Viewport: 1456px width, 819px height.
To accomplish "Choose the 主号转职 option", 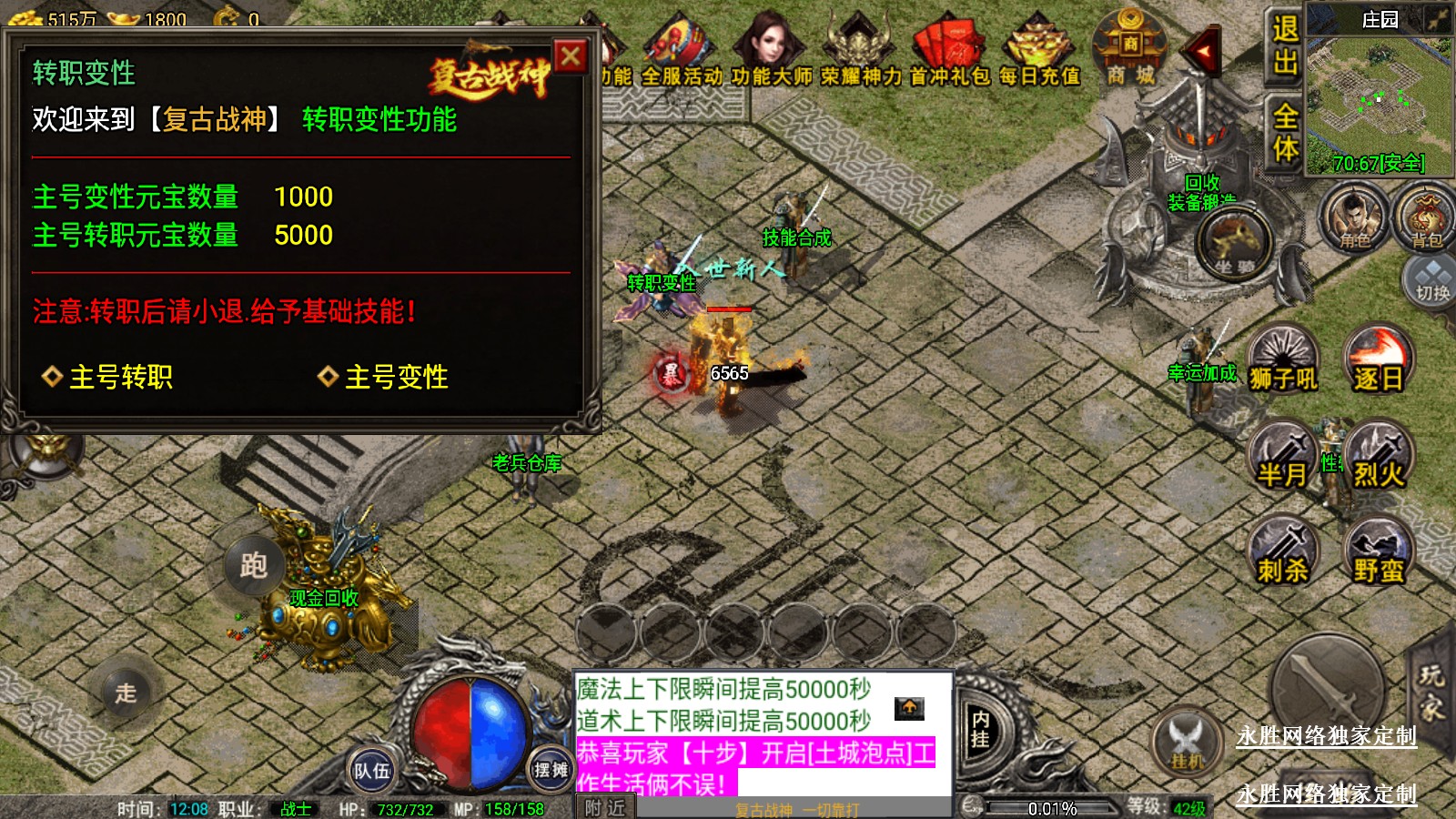I will pyautogui.click(x=108, y=377).
